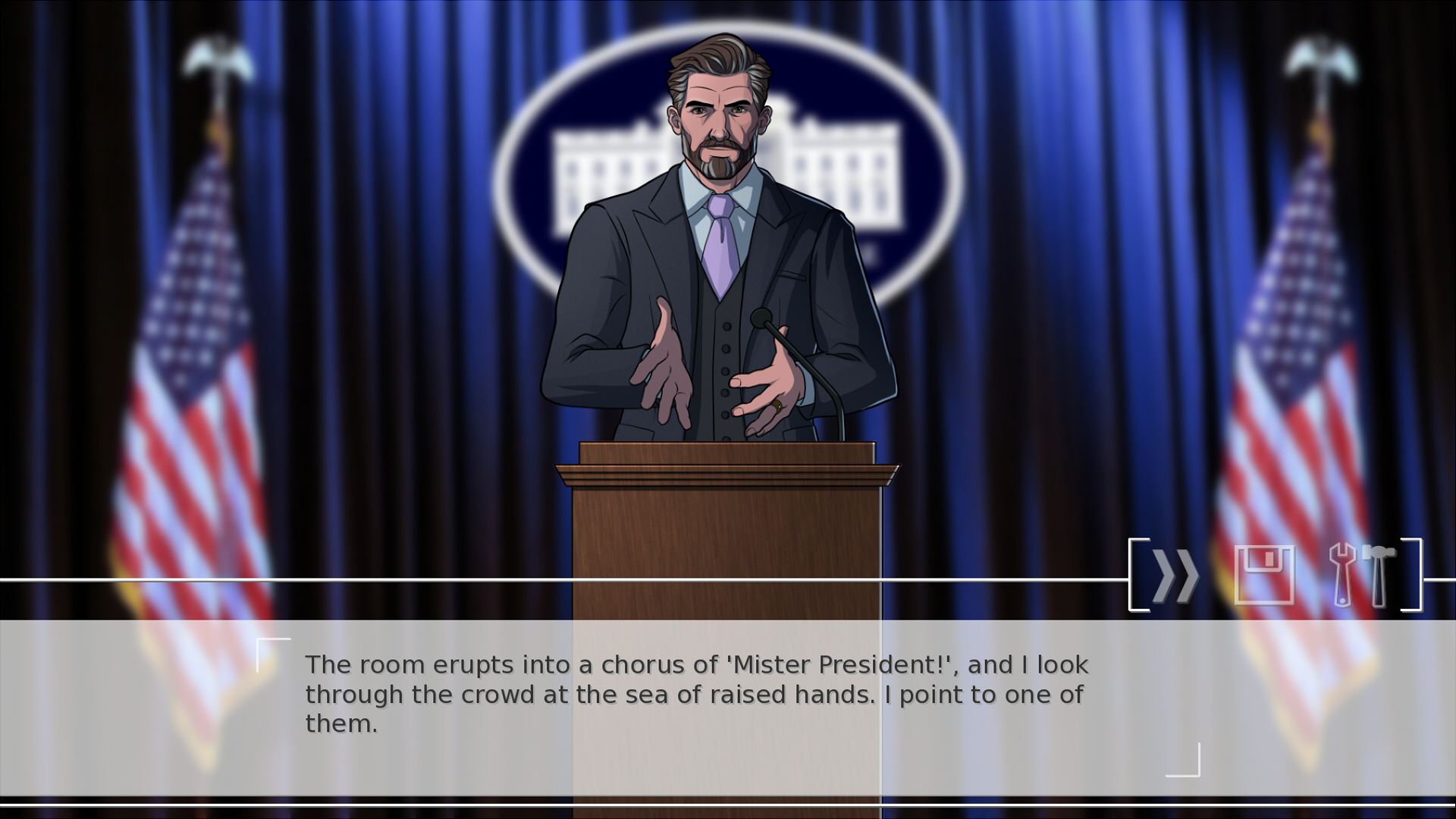Open settings with the wrench and hammer icon
Screen dimensions: 1456x819
pyautogui.click(x=1363, y=575)
